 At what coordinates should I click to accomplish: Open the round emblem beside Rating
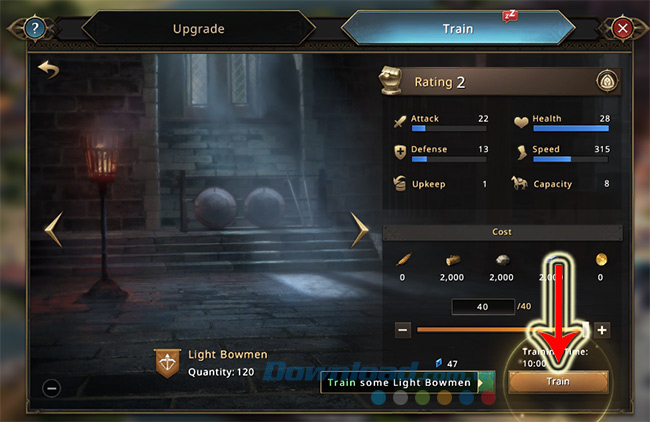[605, 82]
